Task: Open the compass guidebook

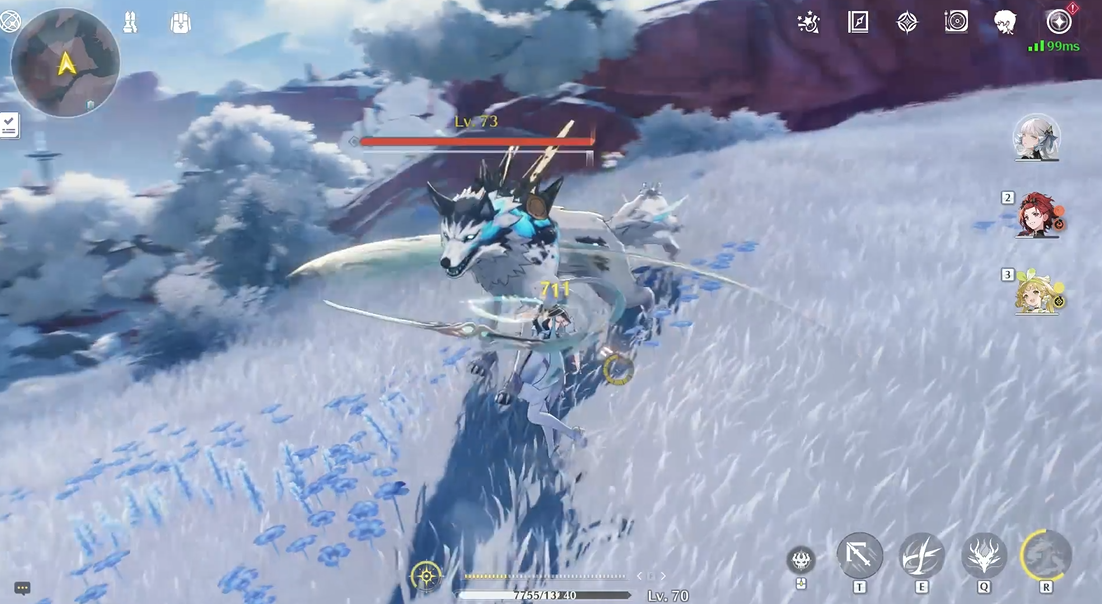Action: tap(858, 22)
